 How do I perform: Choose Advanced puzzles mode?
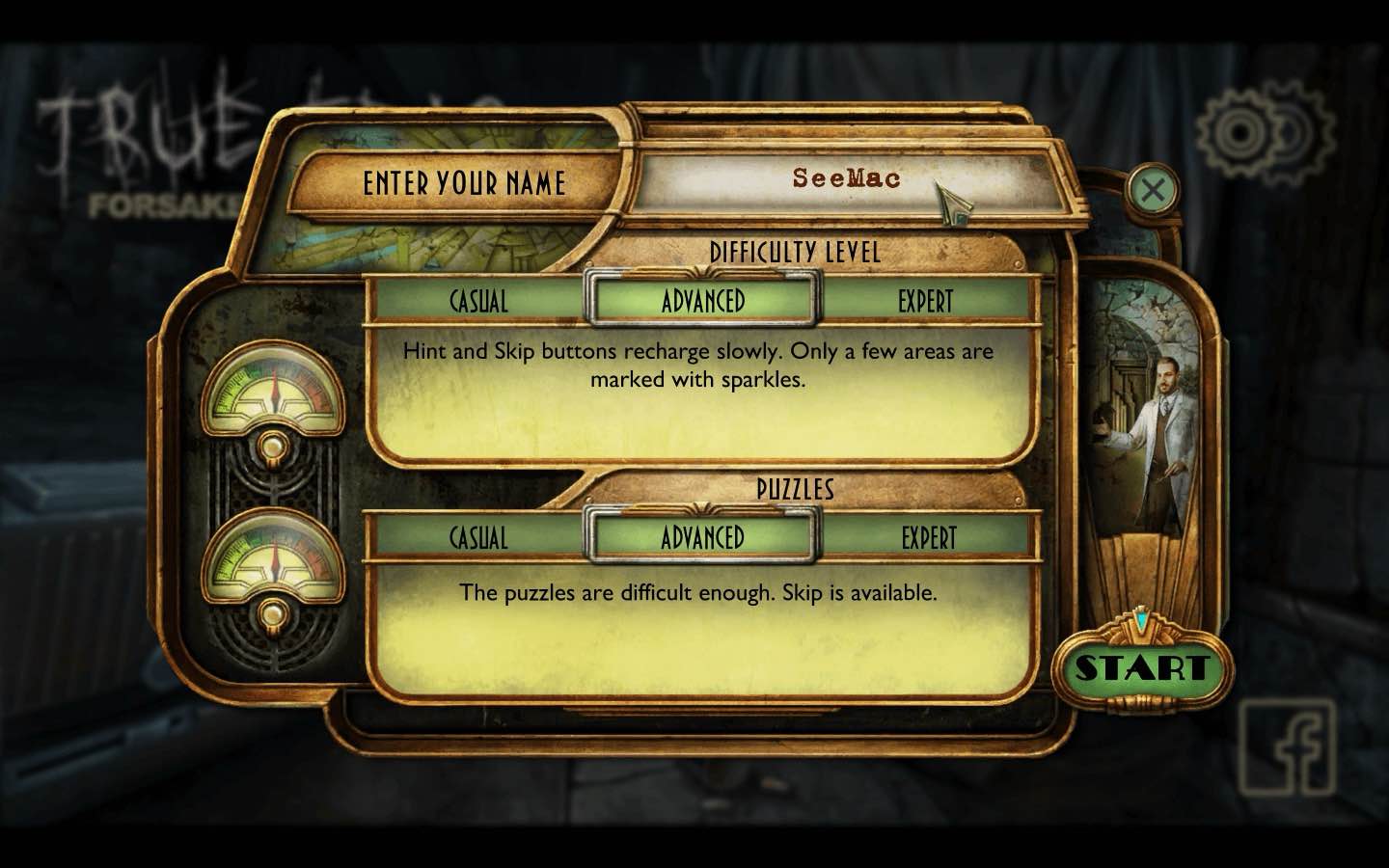coord(703,537)
